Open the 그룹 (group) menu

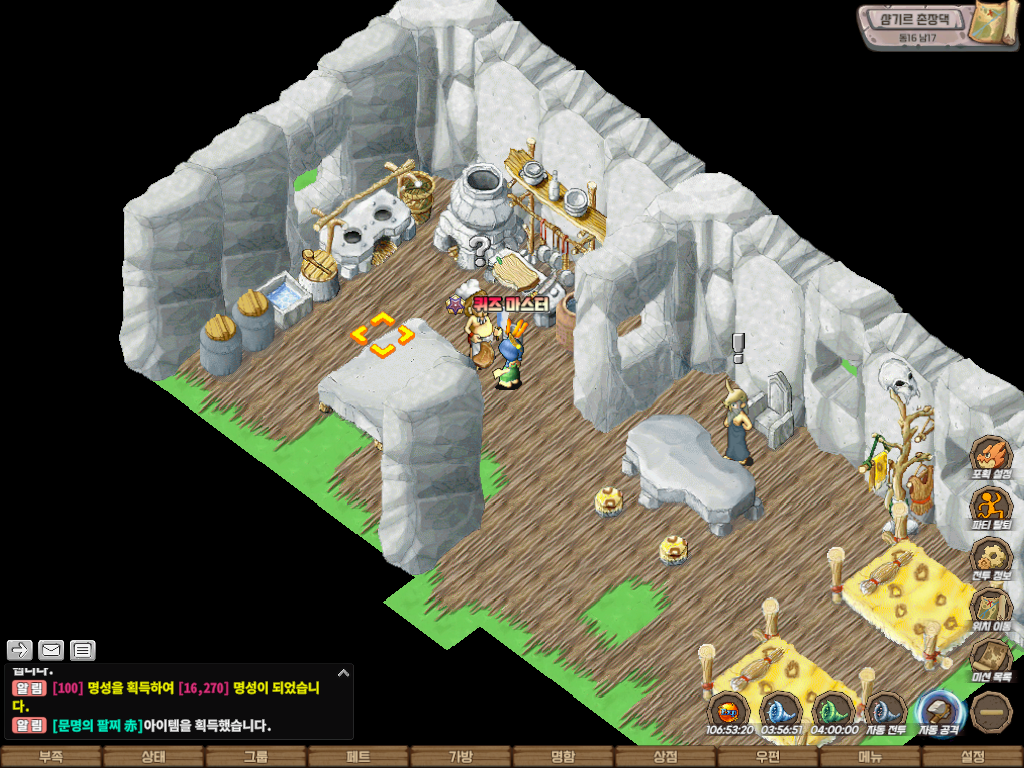point(256,757)
